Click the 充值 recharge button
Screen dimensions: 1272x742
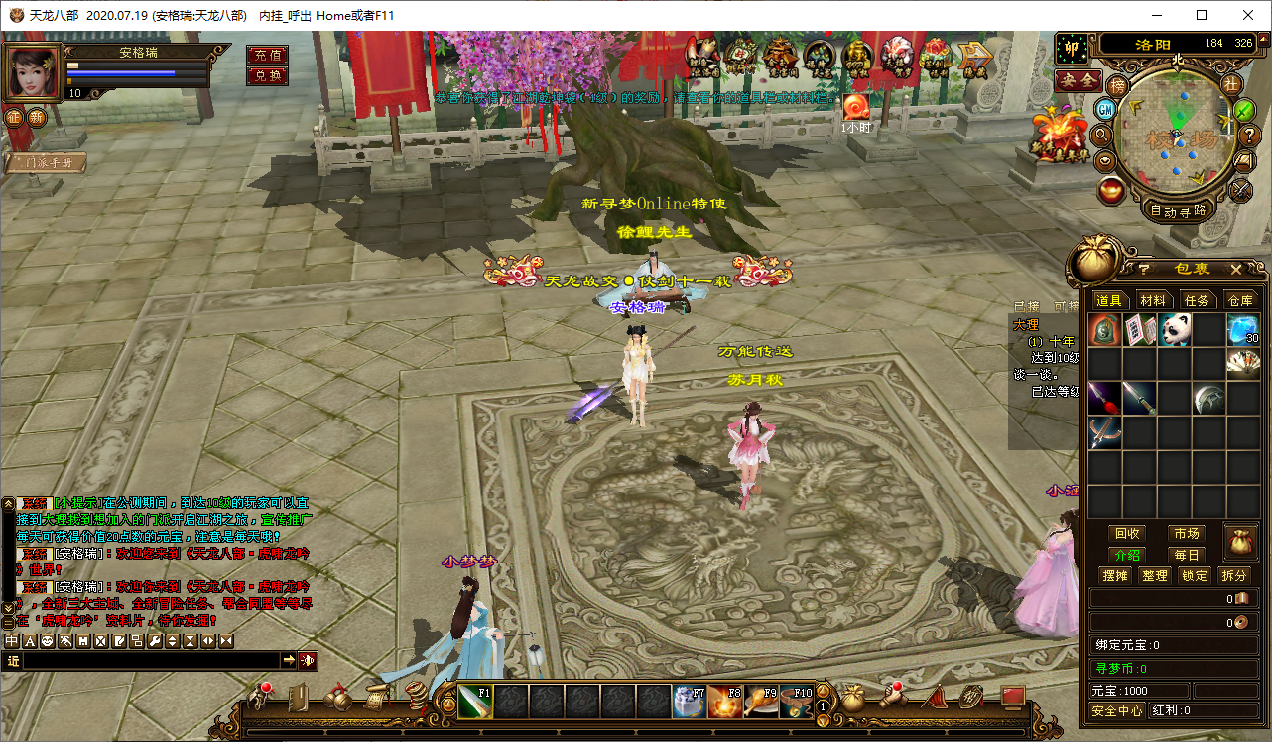pos(267,55)
